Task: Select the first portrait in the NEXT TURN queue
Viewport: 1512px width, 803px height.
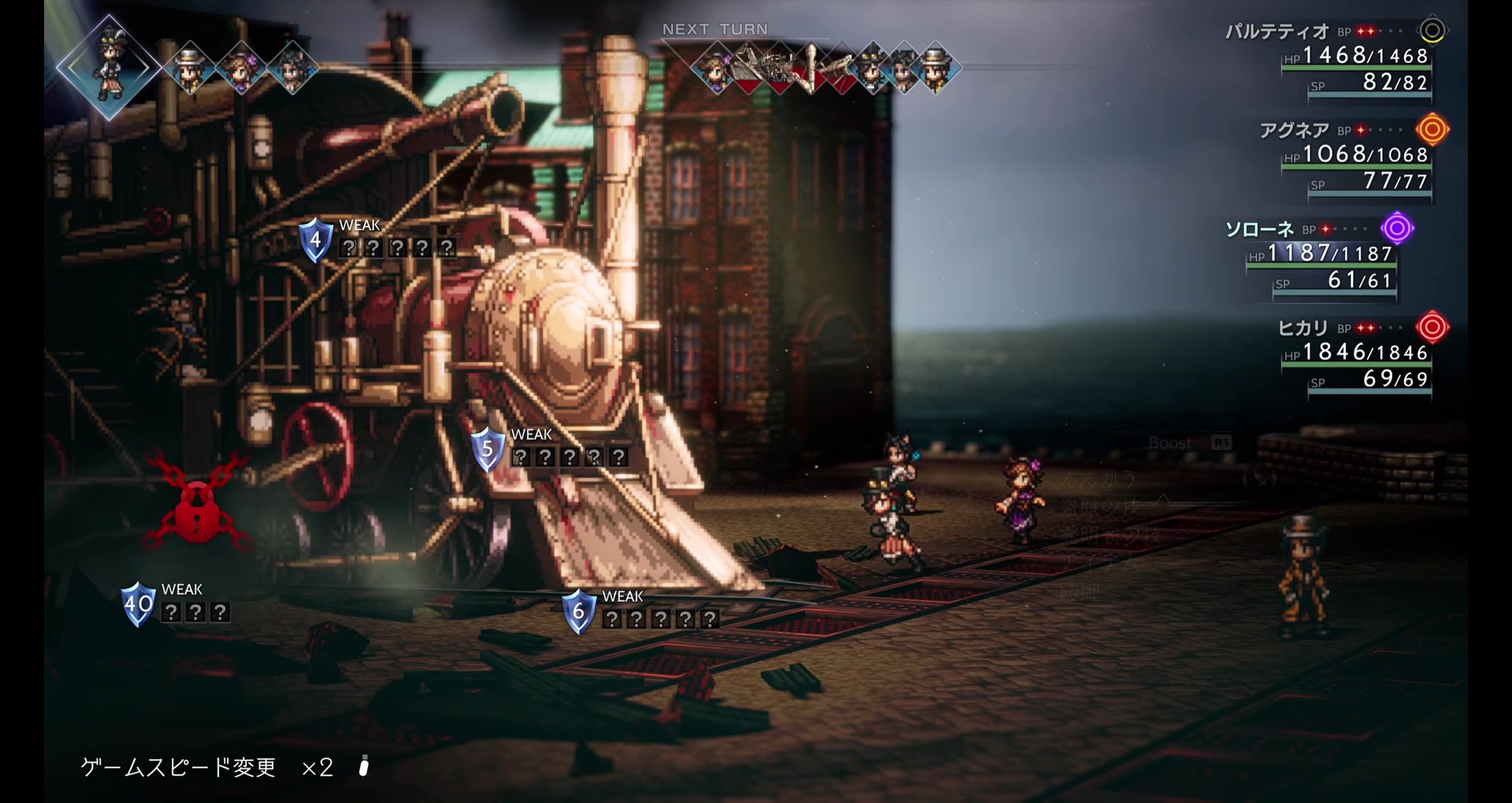Action: 715,69
